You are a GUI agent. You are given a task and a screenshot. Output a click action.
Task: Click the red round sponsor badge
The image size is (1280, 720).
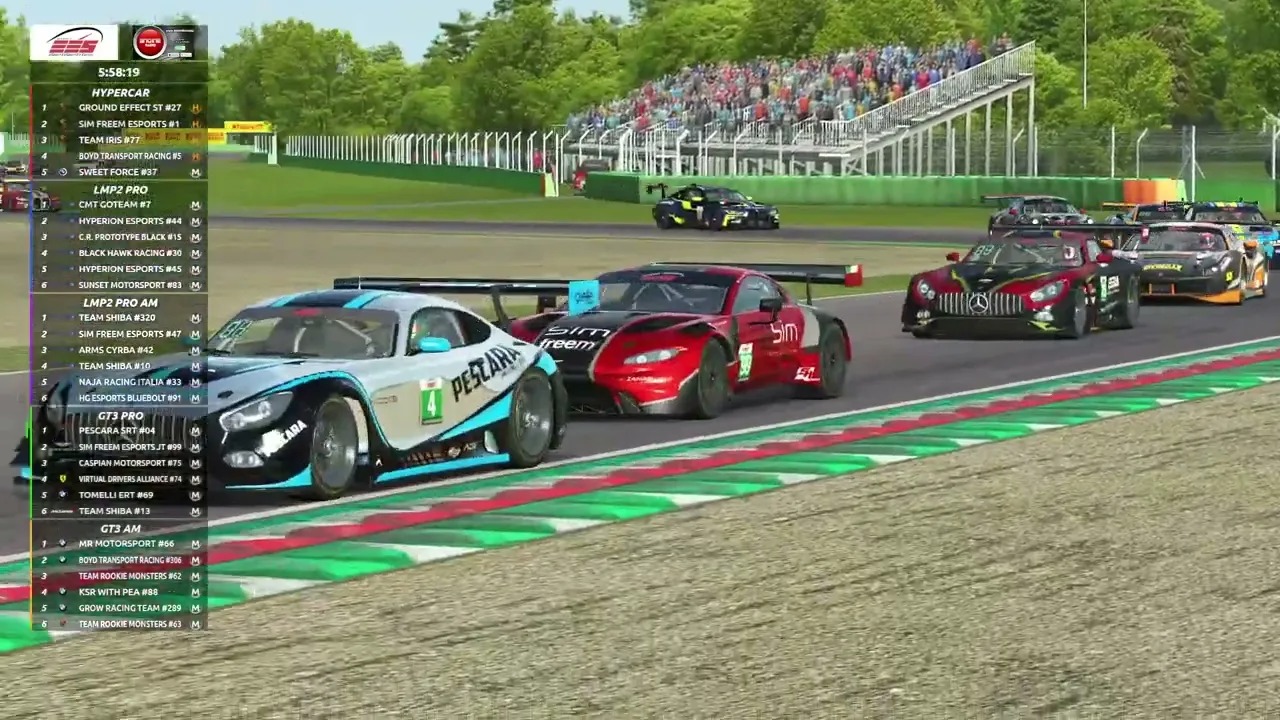coord(149,42)
